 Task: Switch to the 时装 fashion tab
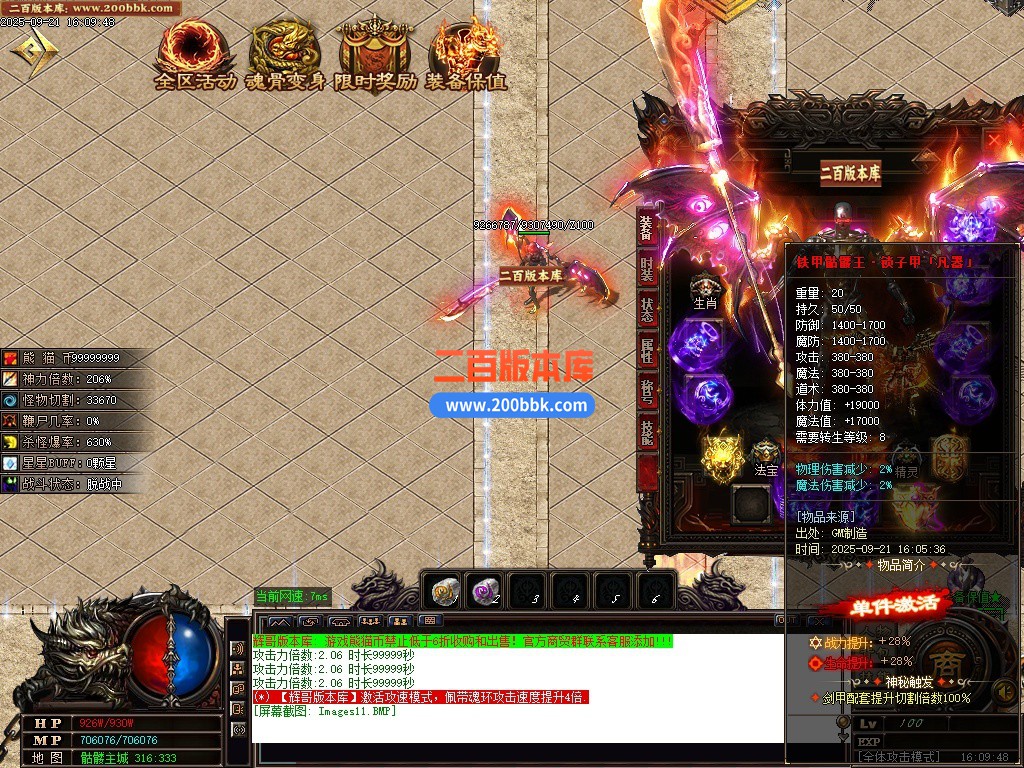[647, 270]
